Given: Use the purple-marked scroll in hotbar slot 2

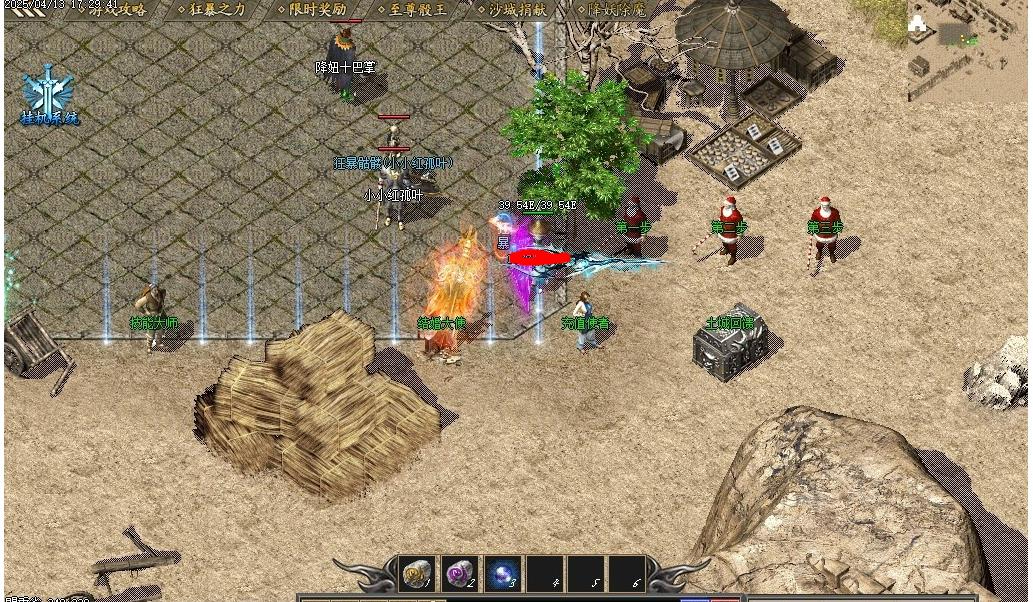Looking at the screenshot, I should coord(460,575).
